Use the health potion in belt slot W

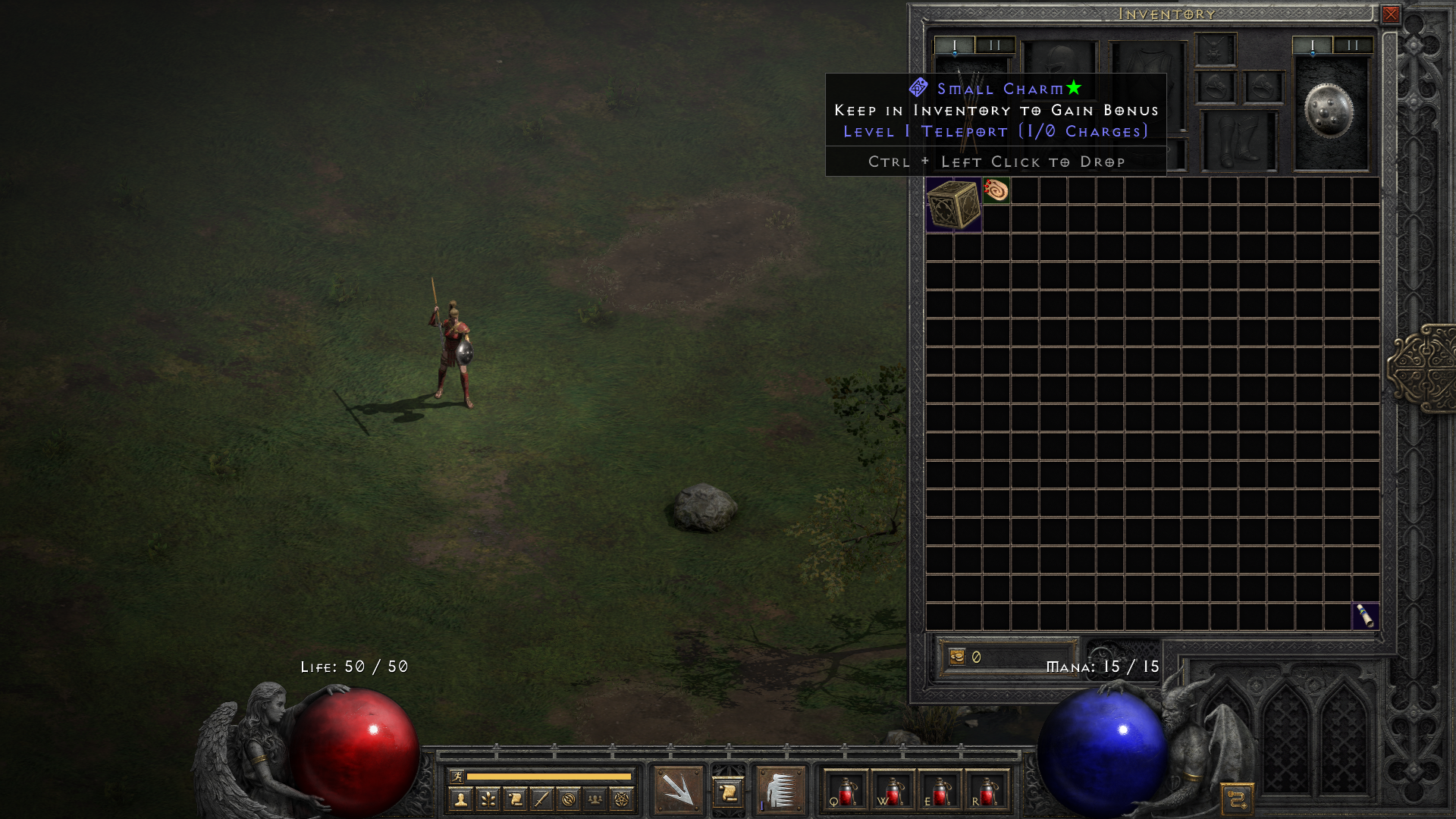pyautogui.click(x=893, y=791)
